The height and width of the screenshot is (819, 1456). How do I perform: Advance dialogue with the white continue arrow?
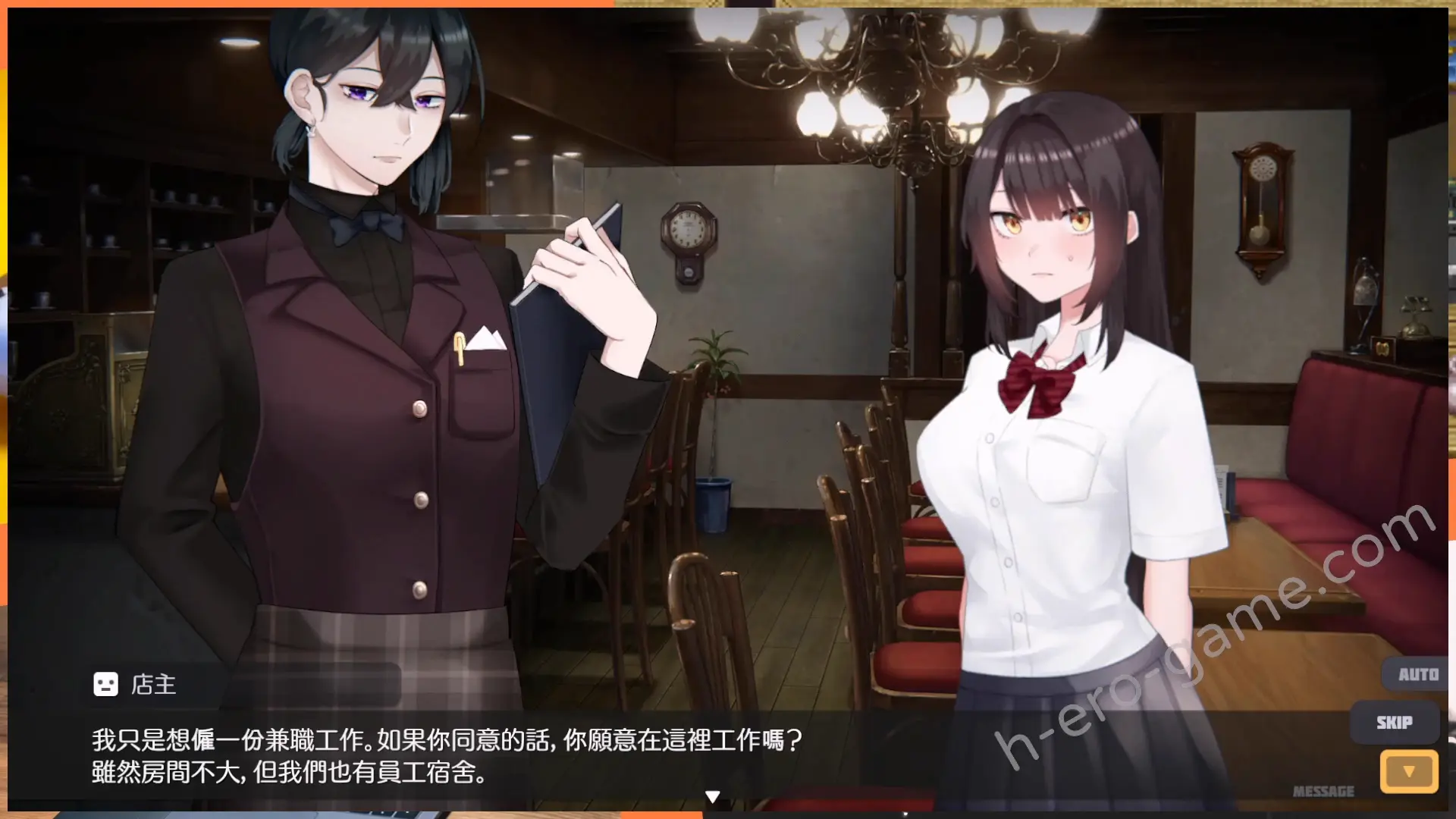click(x=712, y=796)
